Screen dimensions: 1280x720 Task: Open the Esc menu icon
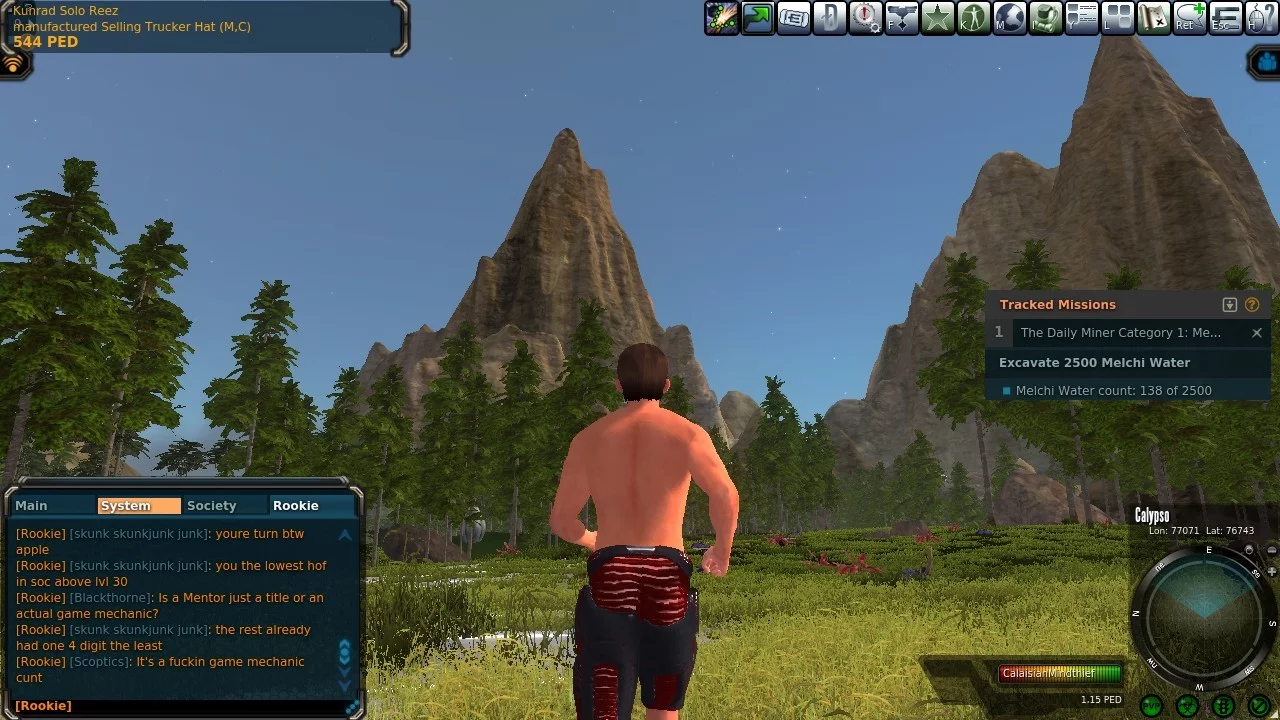1225,18
